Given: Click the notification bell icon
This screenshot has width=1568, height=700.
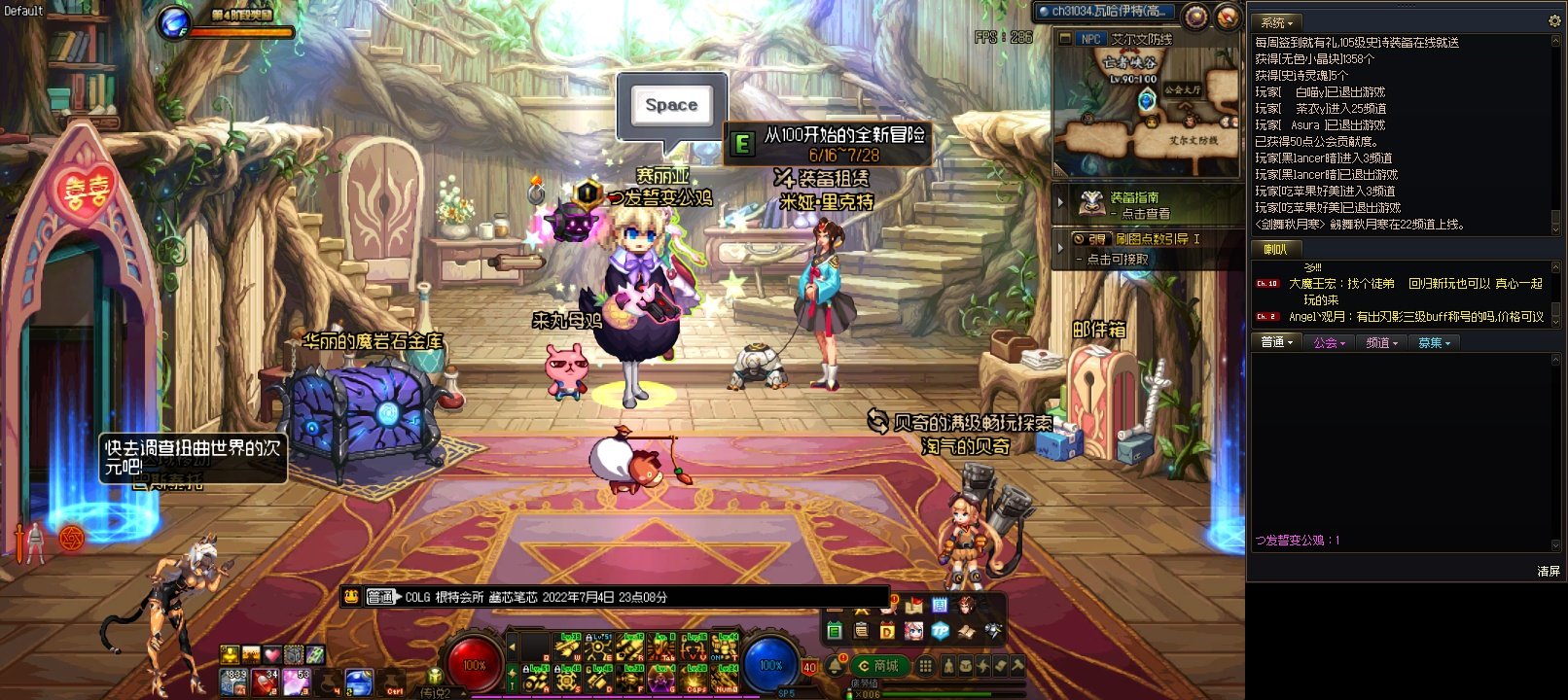Looking at the screenshot, I should (836, 665).
